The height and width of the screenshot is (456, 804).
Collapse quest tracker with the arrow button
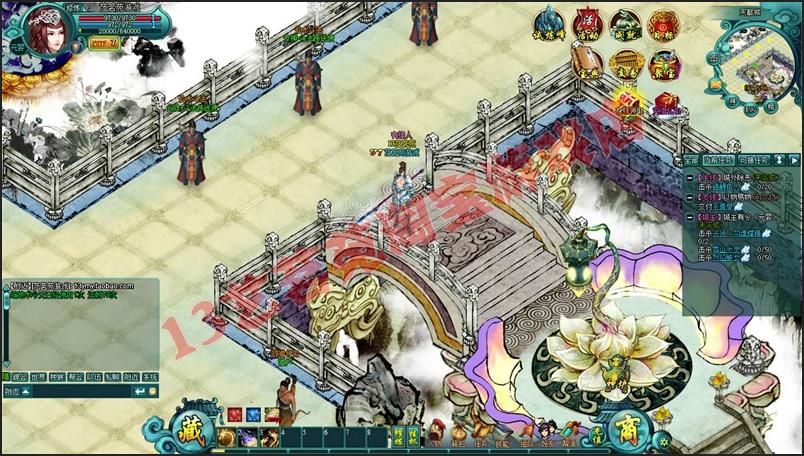(793, 160)
